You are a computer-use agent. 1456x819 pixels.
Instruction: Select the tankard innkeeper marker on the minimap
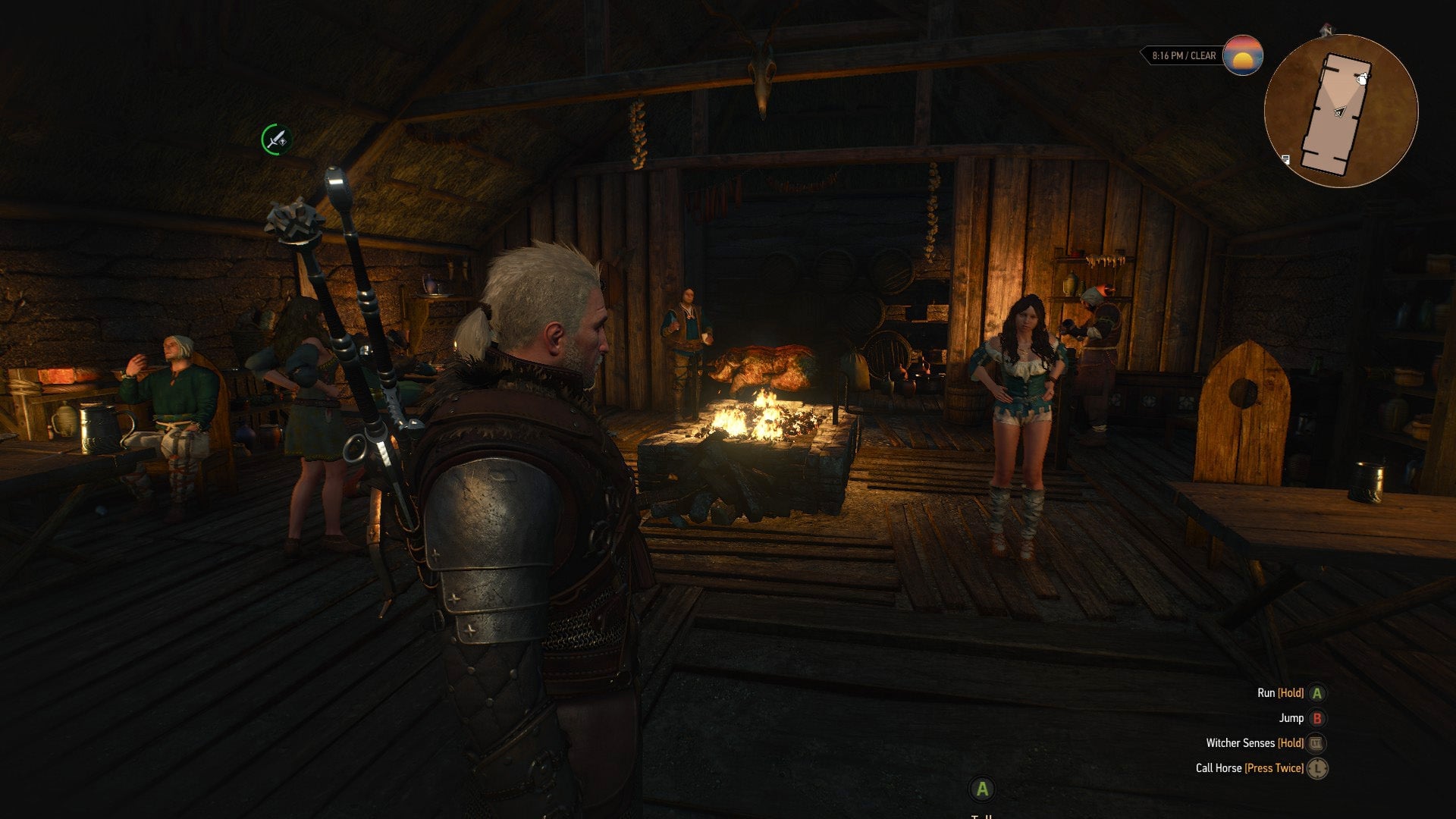[x=1362, y=80]
